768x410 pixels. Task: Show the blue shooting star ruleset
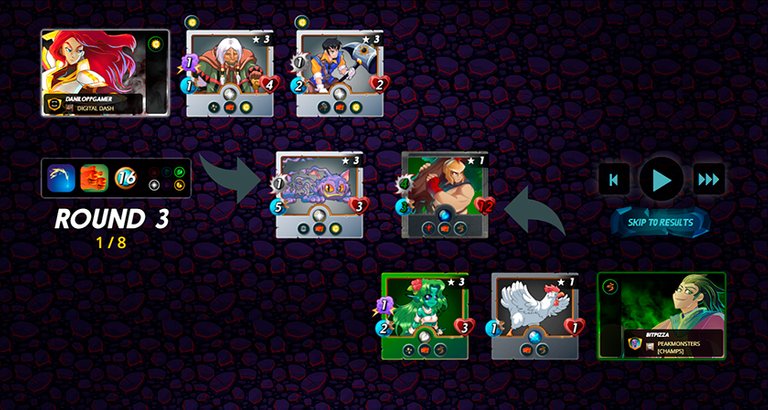pos(62,178)
